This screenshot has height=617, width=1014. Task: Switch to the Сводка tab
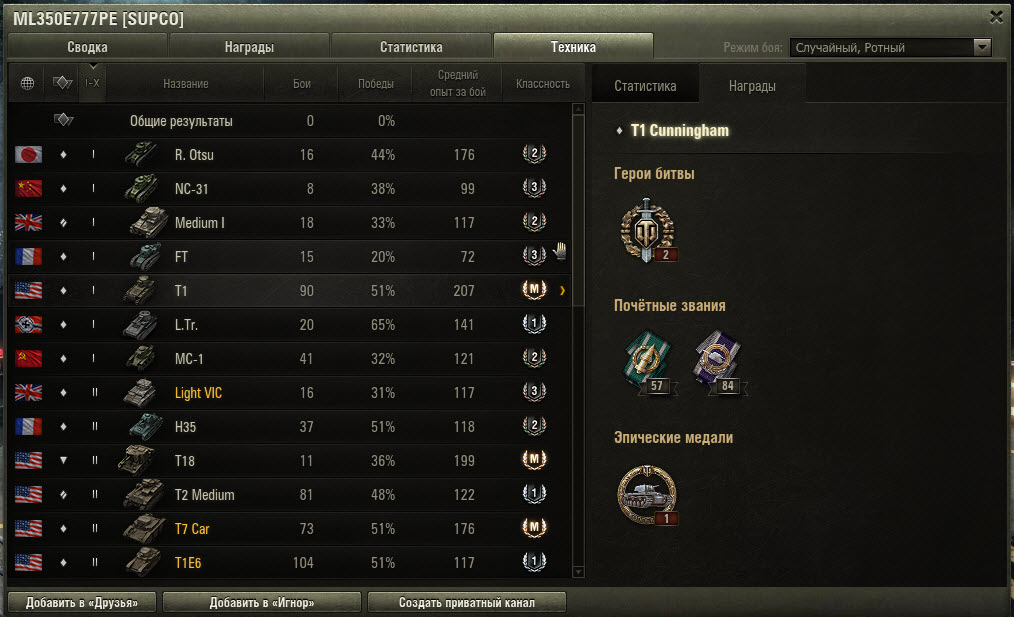87,47
